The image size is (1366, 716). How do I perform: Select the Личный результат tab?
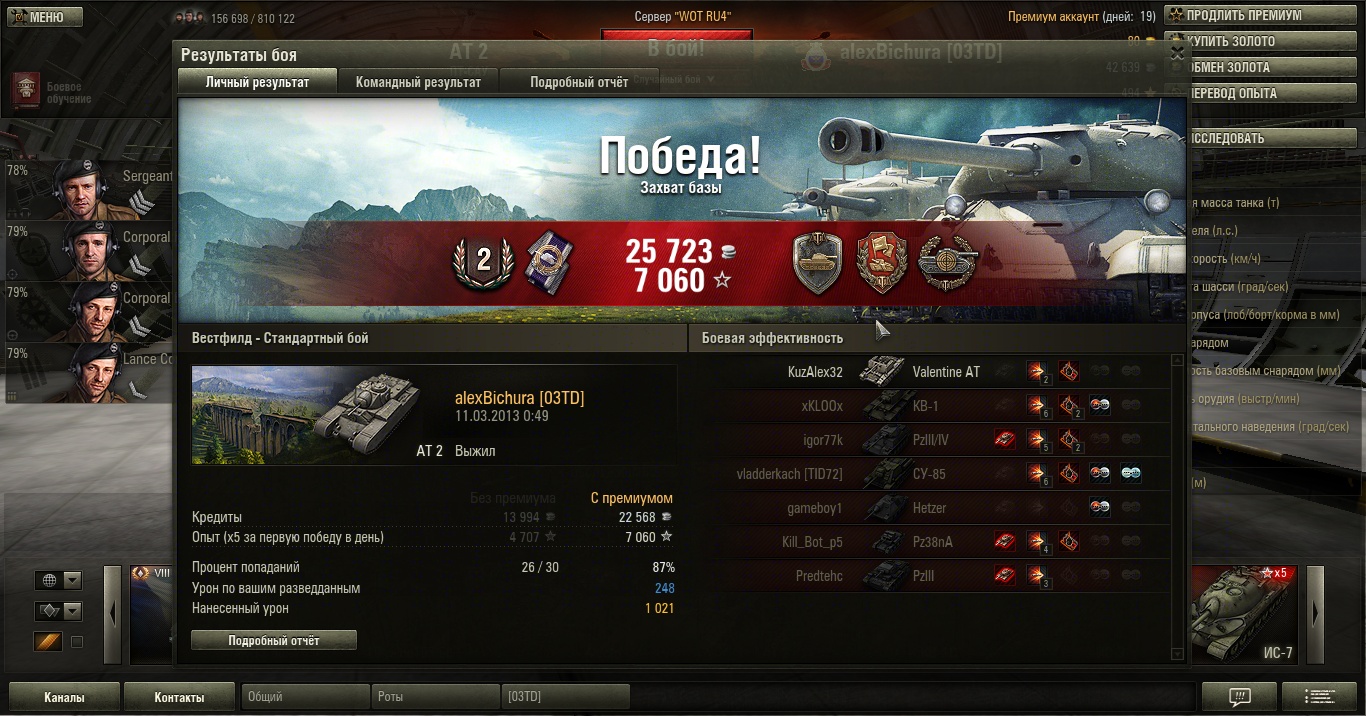(x=257, y=82)
